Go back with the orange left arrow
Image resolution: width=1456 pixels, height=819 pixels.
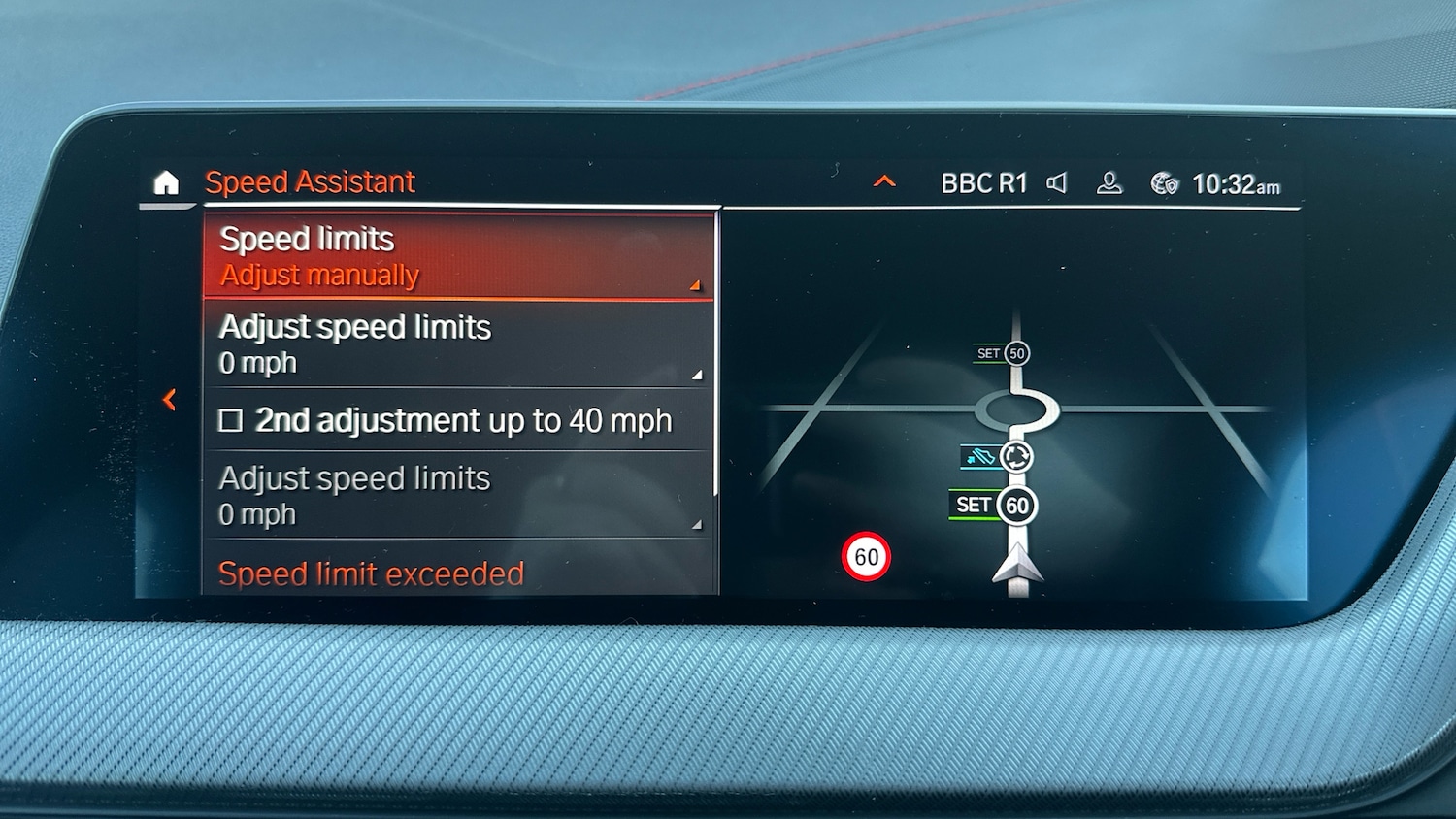pos(170,400)
